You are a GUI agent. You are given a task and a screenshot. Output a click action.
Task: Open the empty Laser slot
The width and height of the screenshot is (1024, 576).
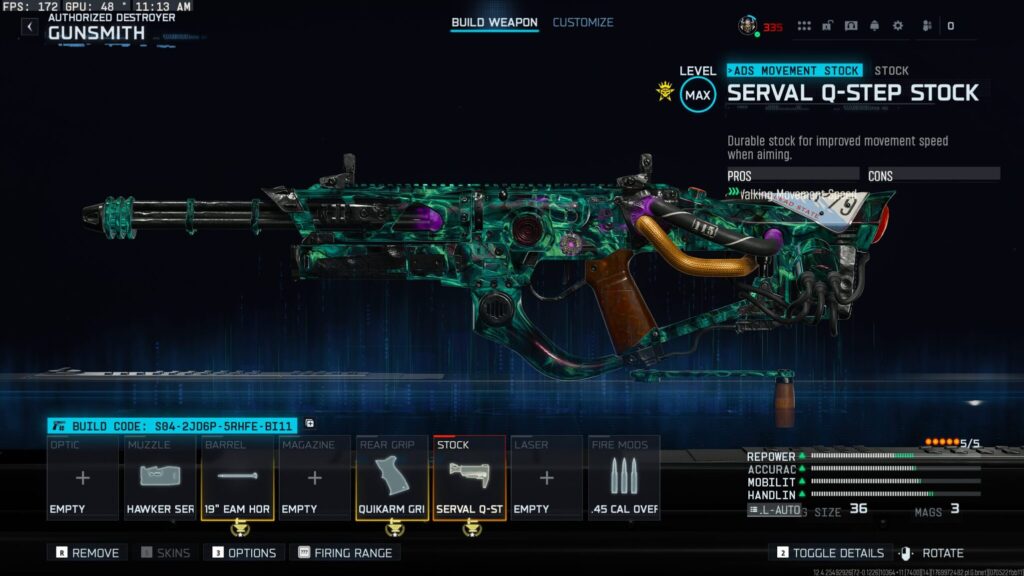[546, 478]
